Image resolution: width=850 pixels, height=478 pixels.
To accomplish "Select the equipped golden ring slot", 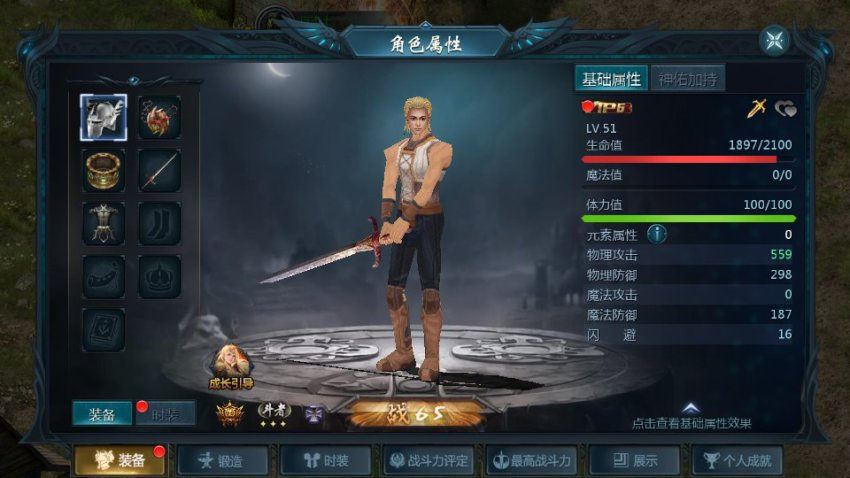I will (x=103, y=170).
